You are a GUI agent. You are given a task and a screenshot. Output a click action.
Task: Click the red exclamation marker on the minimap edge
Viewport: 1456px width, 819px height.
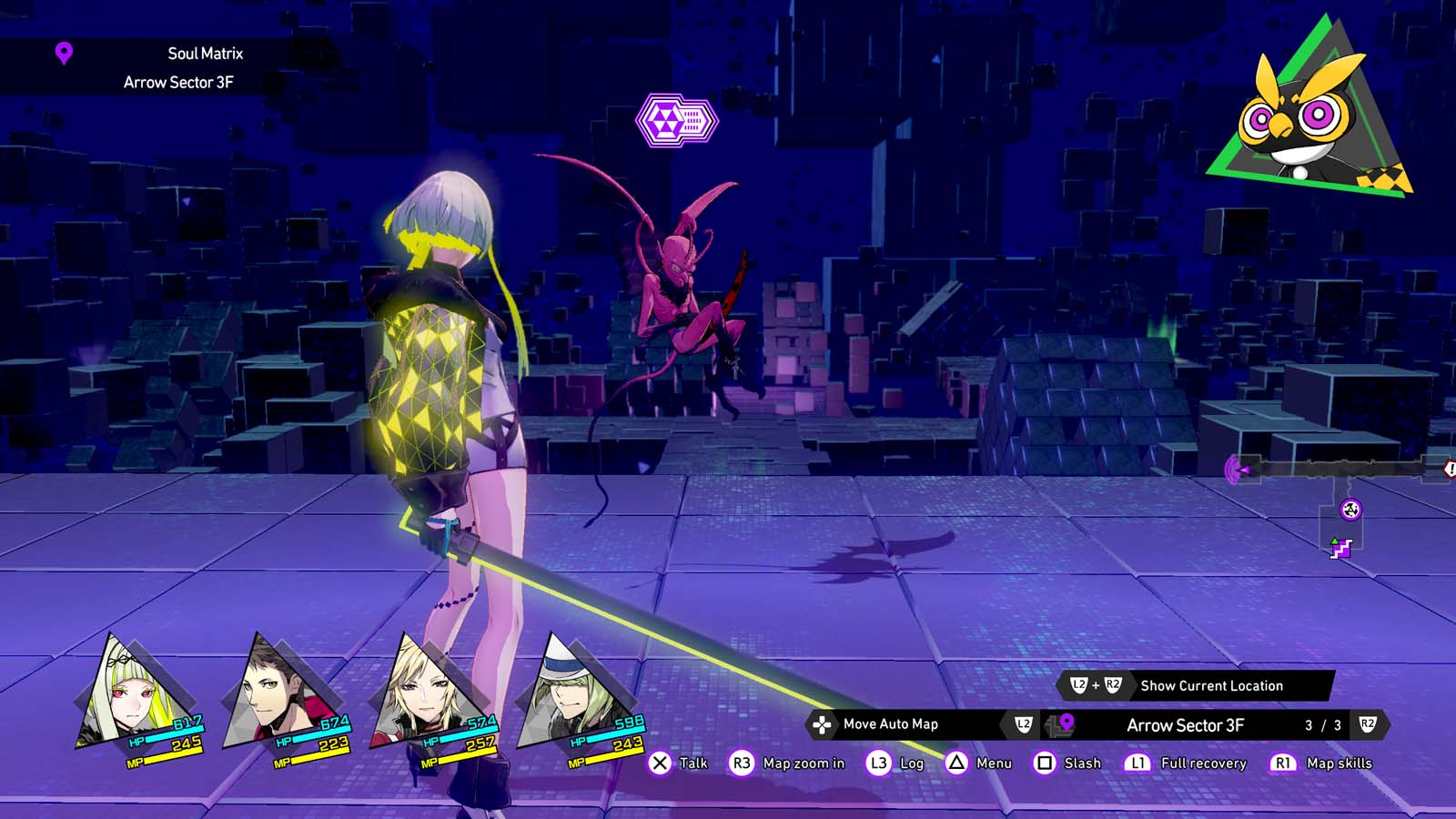[1450, 467]
